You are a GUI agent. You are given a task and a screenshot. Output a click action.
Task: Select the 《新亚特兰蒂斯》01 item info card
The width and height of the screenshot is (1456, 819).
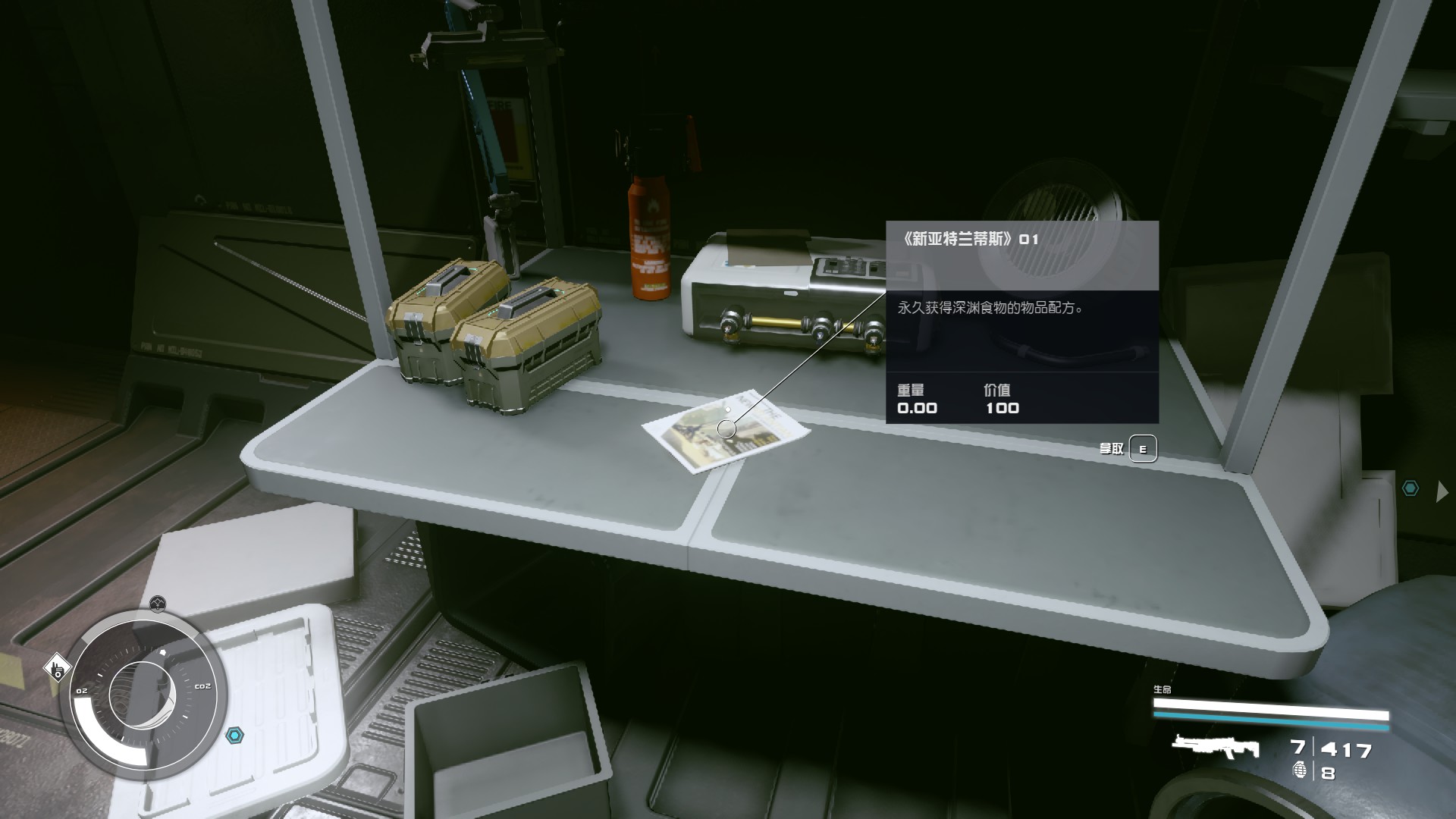coord(1021,322)
